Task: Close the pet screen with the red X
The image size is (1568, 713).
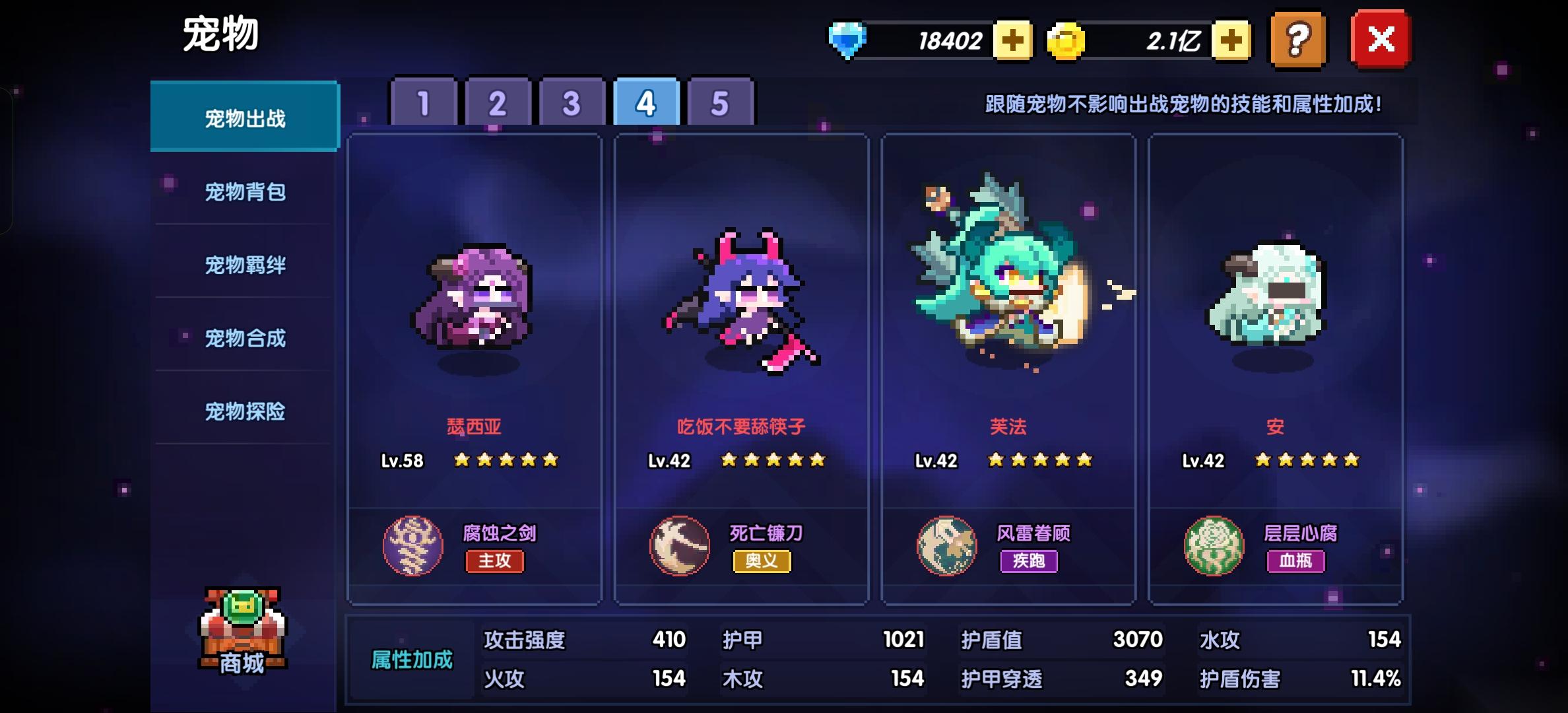Action: 1381,40
